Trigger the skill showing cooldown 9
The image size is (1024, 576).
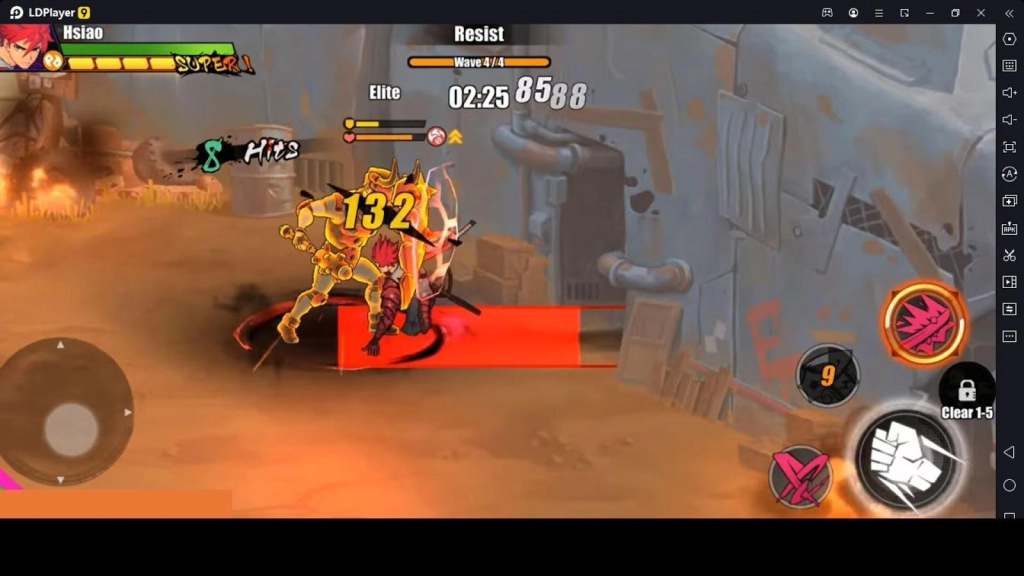pos(827,376)
